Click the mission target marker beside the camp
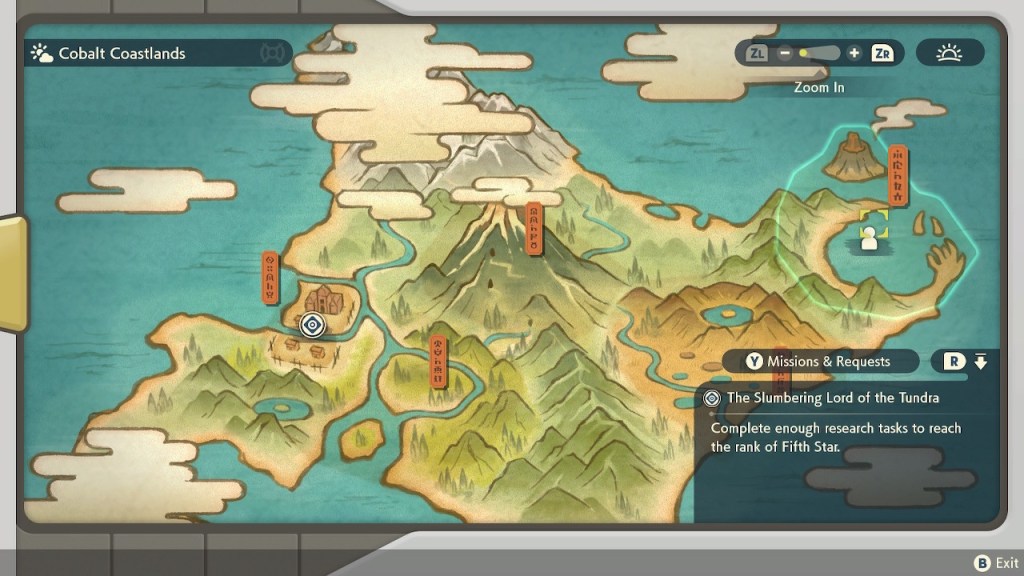This screenshot has width=1024, height=576. (x=313, y=324)
